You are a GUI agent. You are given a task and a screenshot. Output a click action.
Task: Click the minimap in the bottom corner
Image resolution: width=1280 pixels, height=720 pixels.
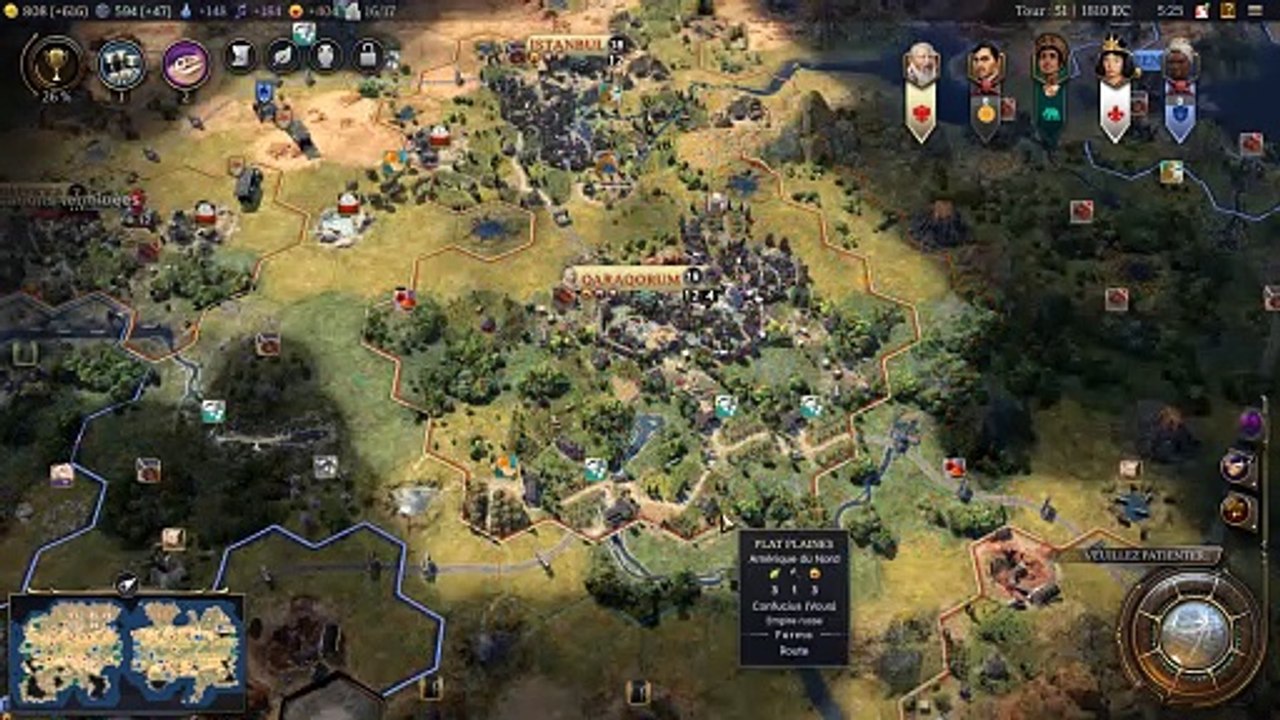click(x=127, y=652)
